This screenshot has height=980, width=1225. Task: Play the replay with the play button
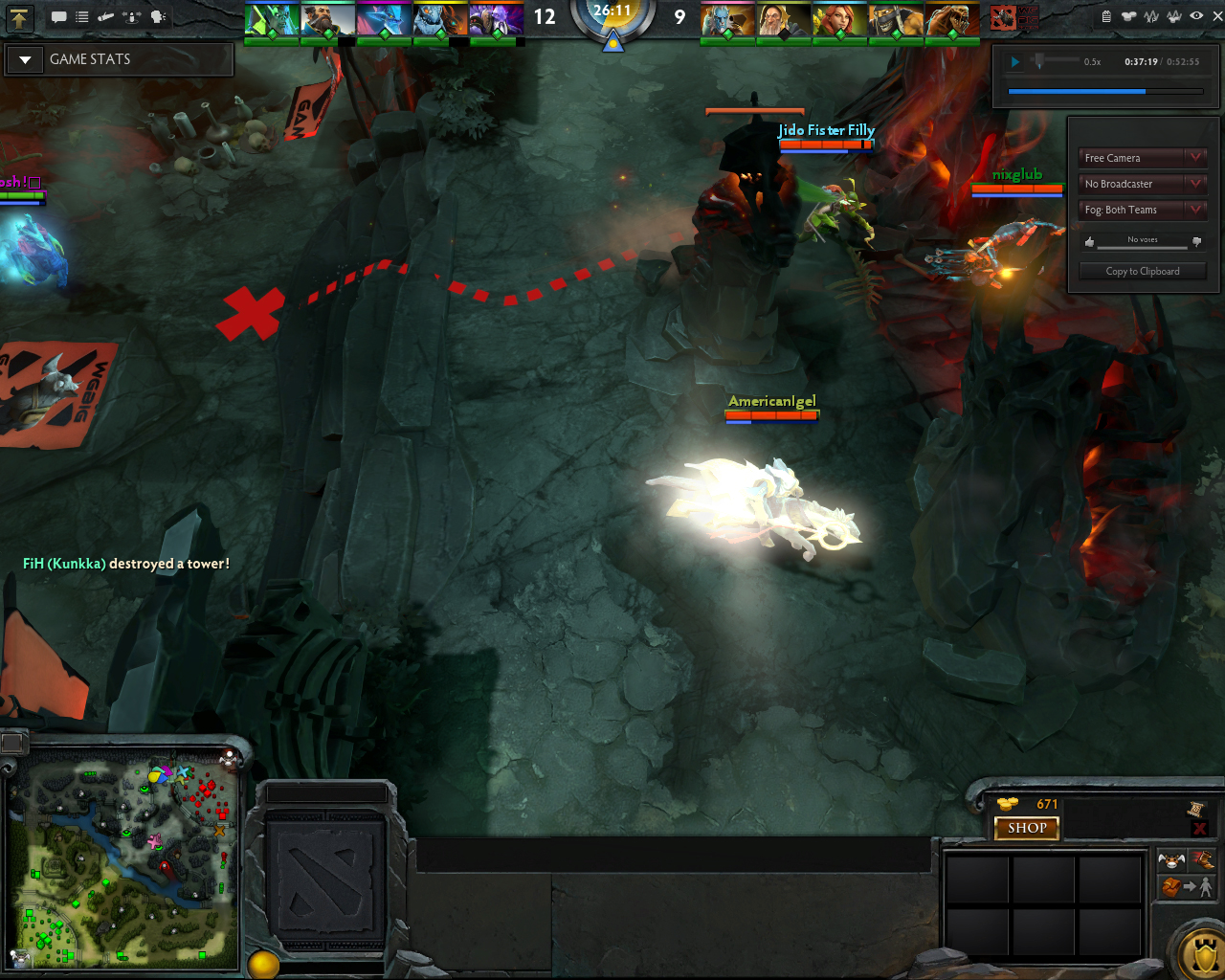[1015, 62]
